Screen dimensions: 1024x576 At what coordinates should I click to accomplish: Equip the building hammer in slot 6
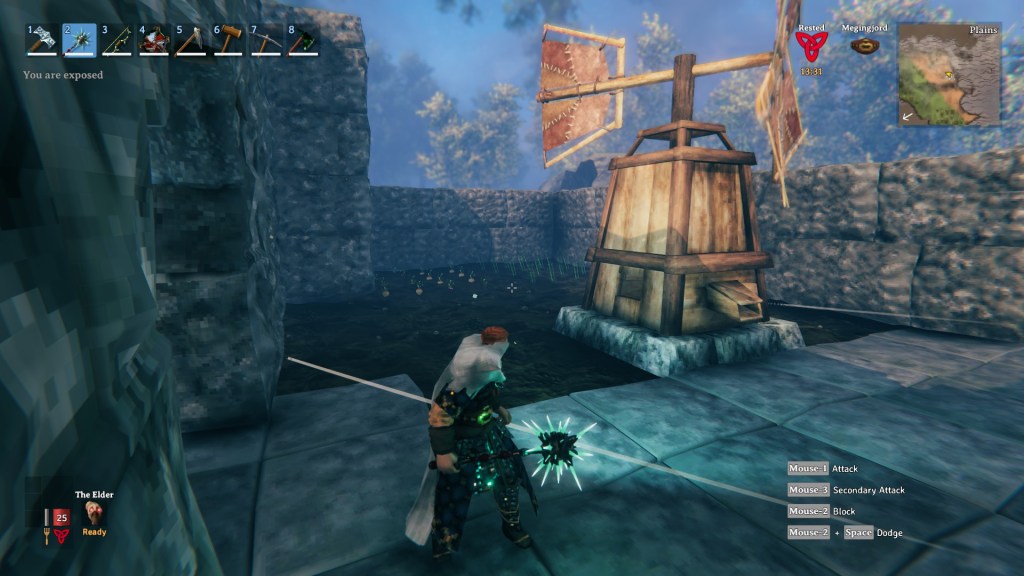pos(228,40)
